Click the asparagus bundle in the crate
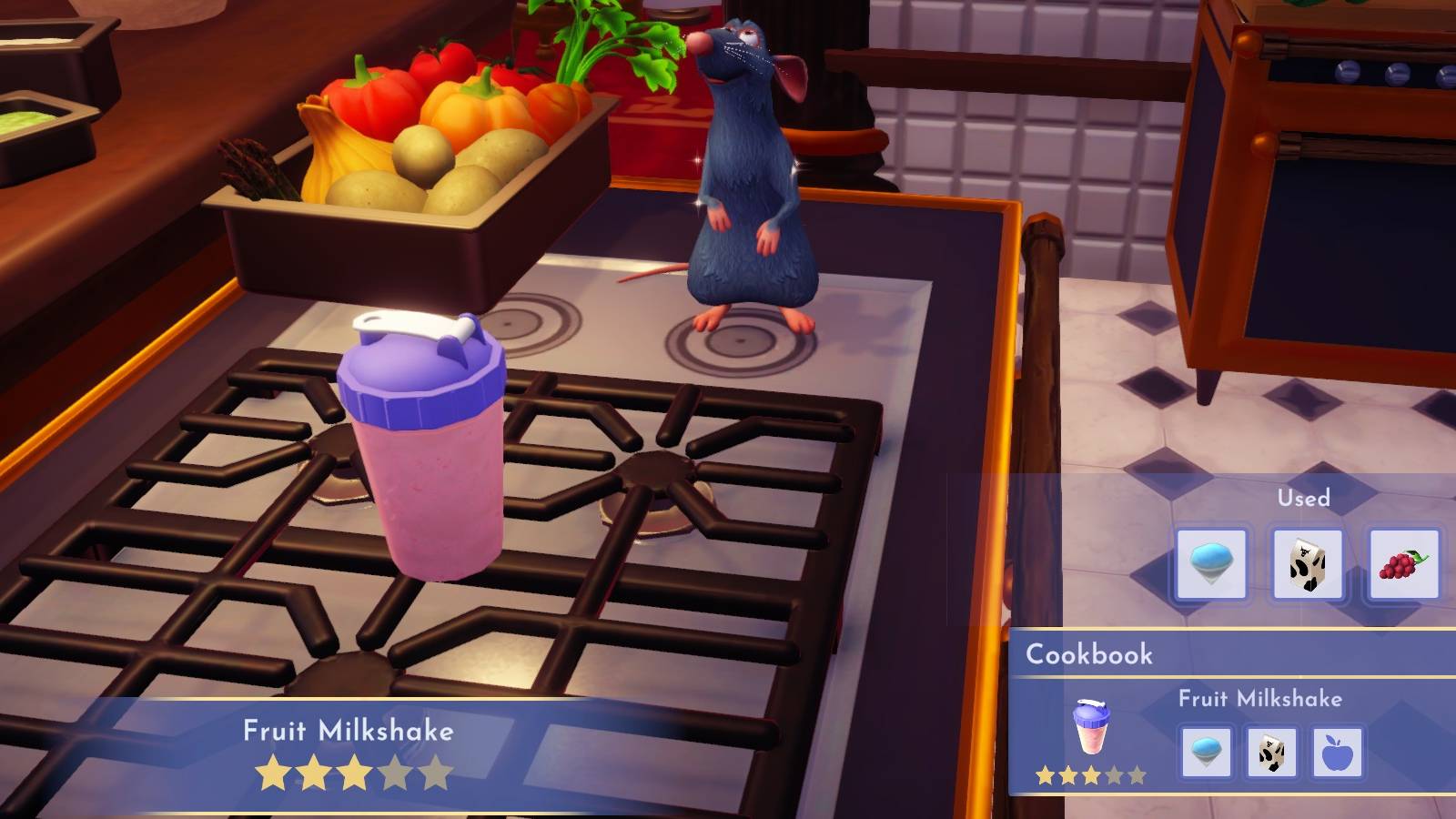 click(x=255, y=168)
